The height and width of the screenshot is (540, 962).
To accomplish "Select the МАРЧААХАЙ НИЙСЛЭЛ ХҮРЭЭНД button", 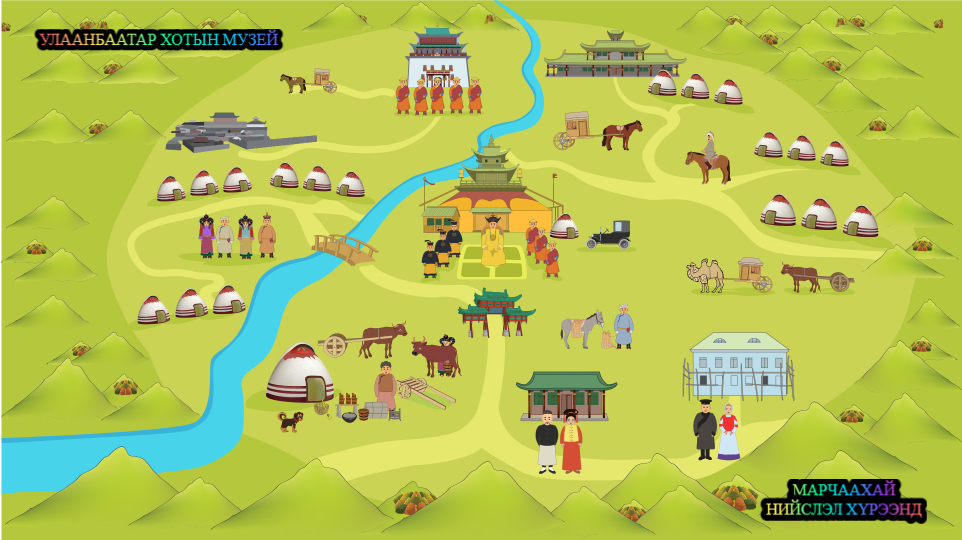I will pyautogui.click(x=843, y=500).
